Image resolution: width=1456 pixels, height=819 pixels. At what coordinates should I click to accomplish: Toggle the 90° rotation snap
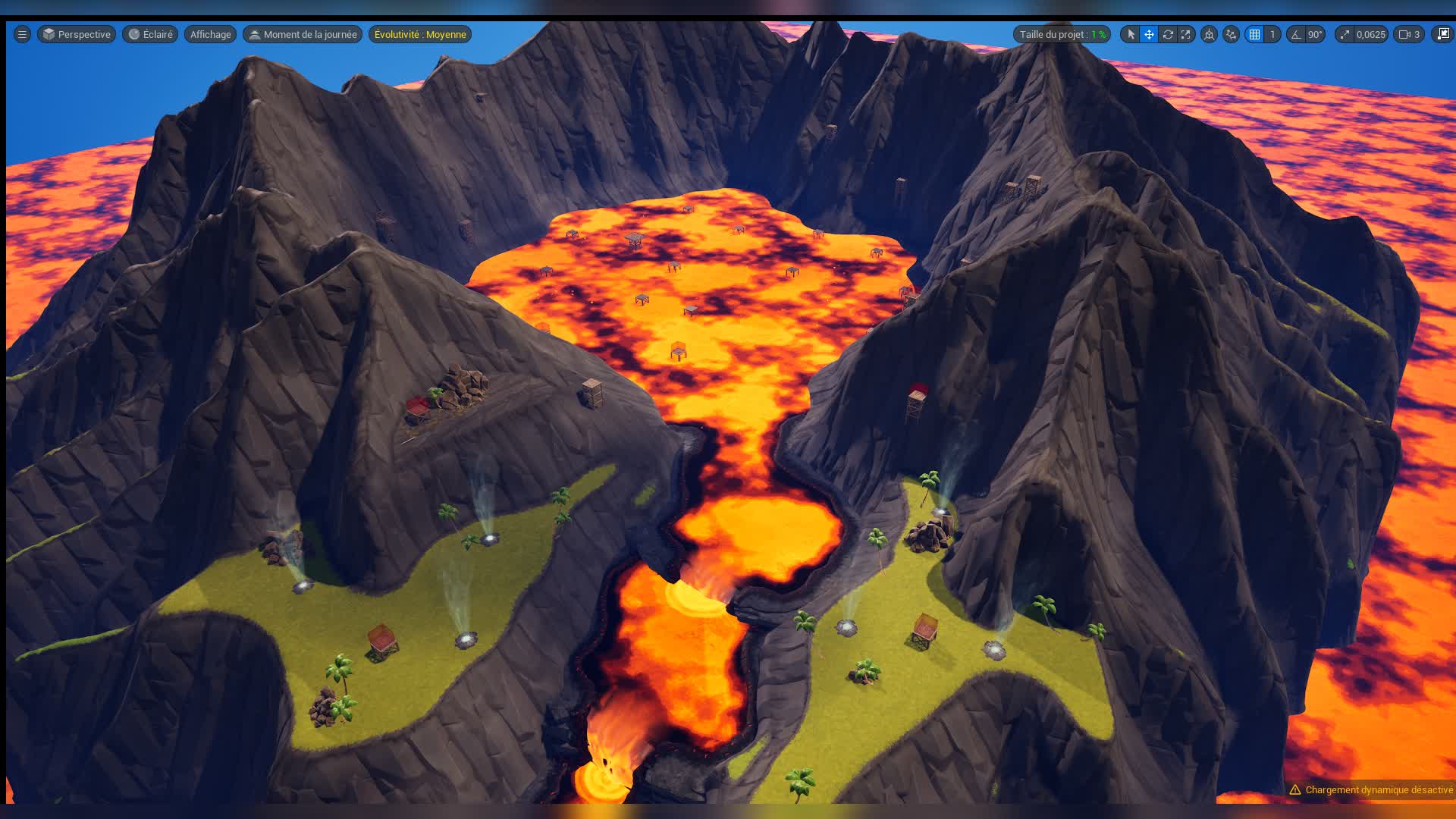click(x=1298, y=34)
